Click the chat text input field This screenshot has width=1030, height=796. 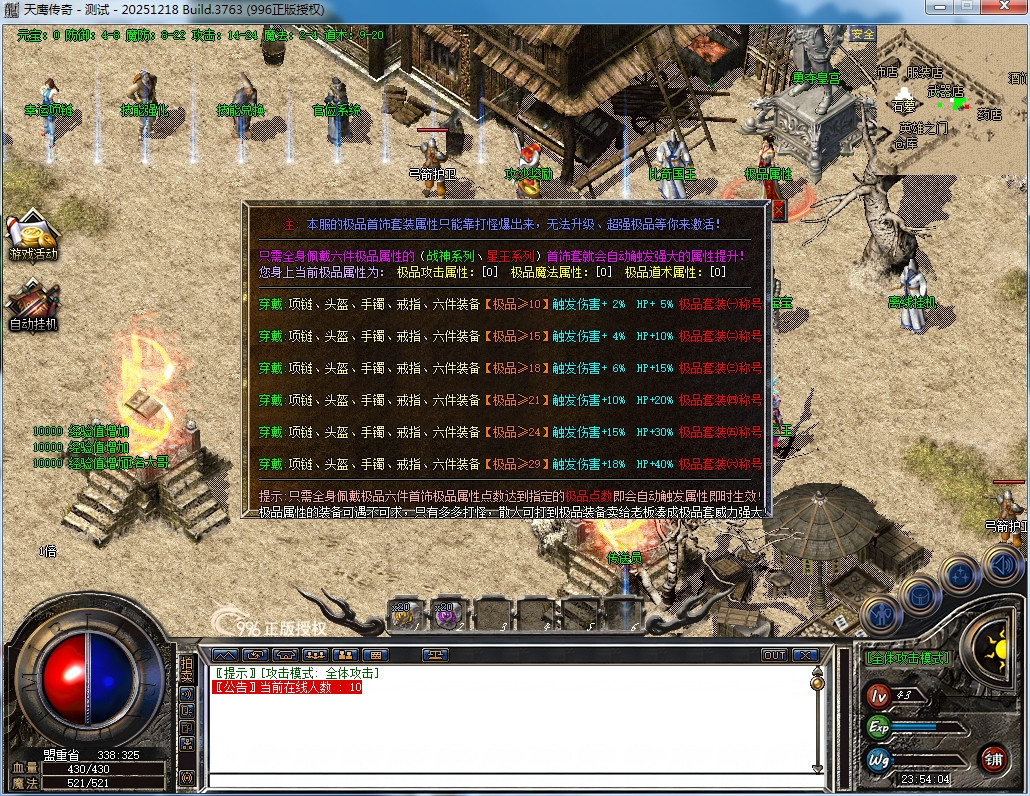coord(510,780)
